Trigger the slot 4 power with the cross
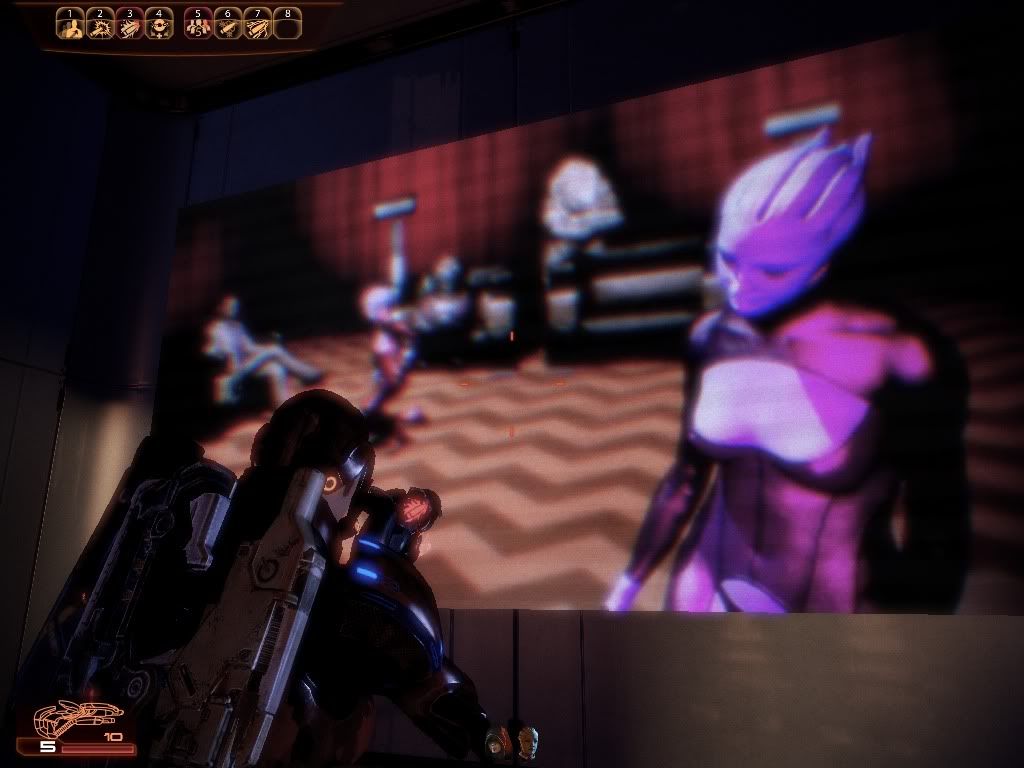Screen dimensions: 1024x768 (157, 27)
